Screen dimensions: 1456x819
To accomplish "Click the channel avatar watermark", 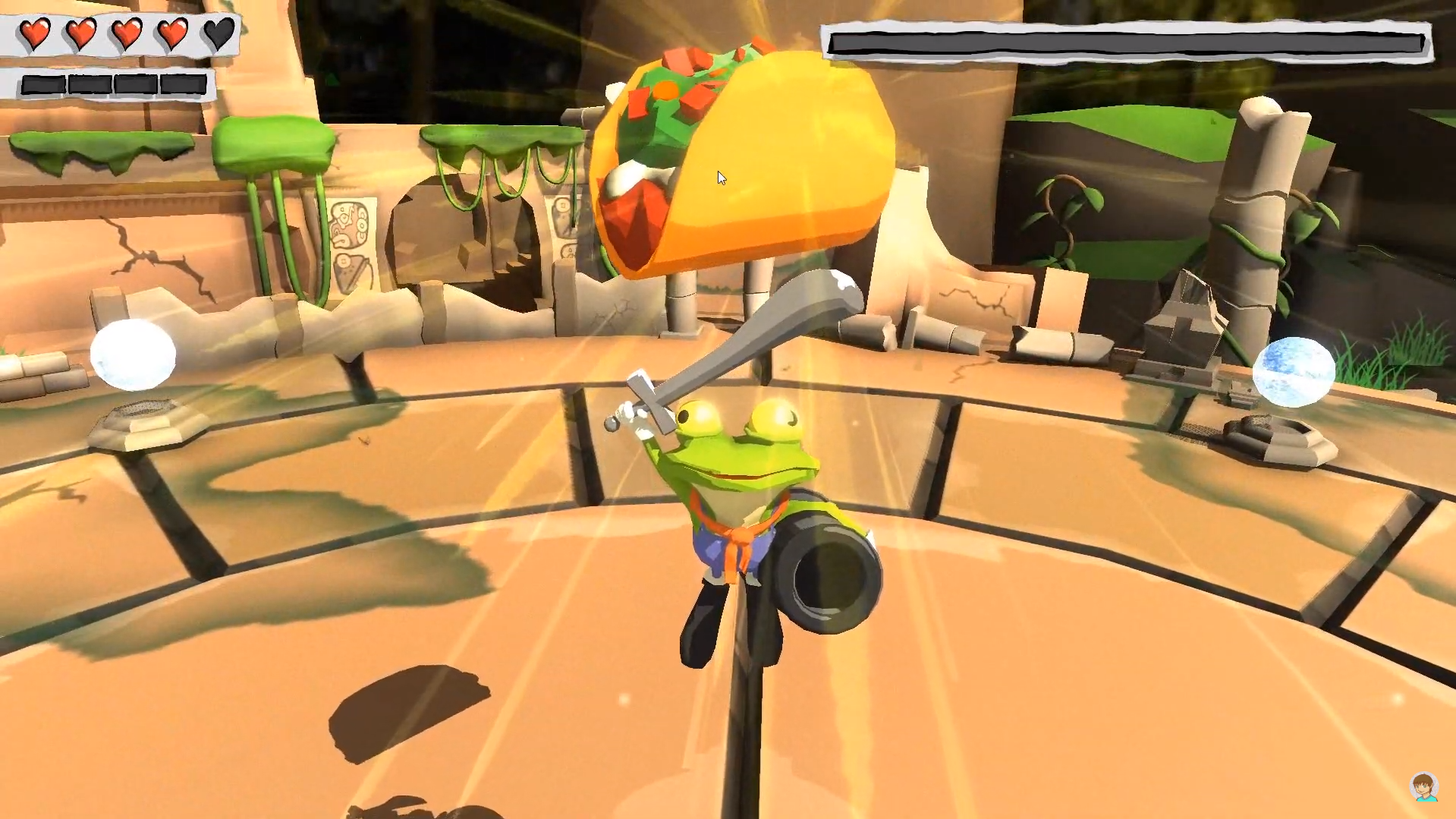I will point(1424,787).
